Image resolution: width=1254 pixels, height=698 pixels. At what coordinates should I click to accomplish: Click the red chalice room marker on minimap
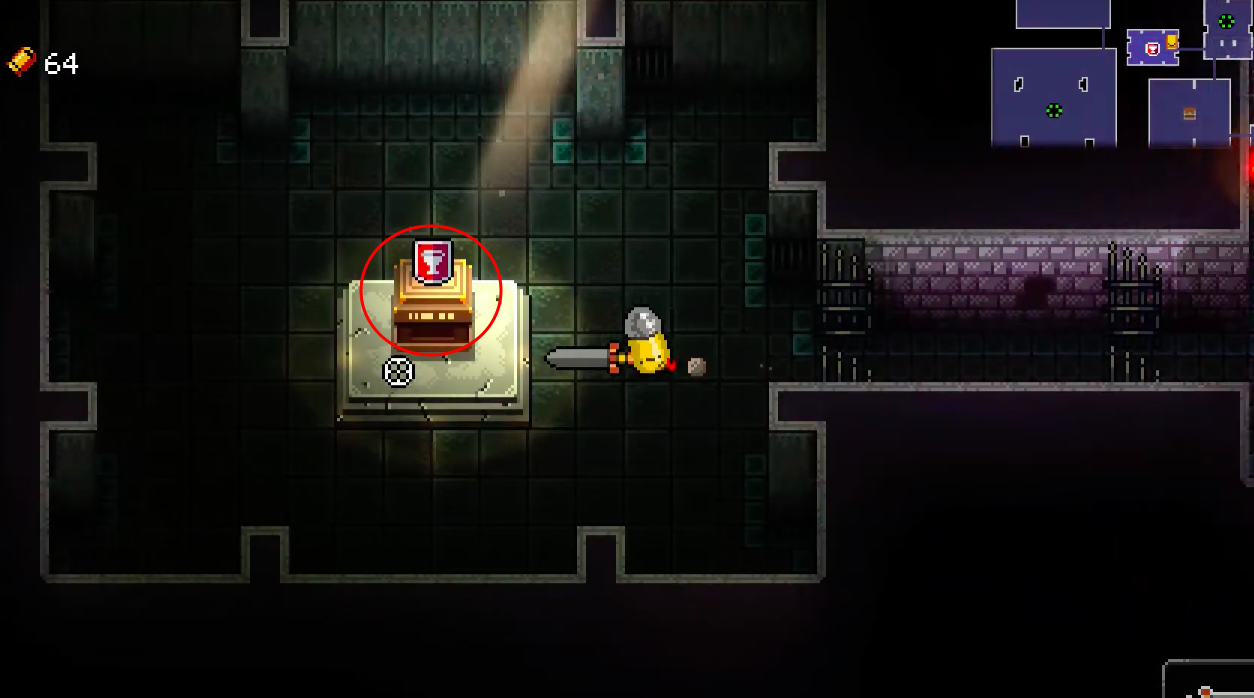click(1152, 48)
